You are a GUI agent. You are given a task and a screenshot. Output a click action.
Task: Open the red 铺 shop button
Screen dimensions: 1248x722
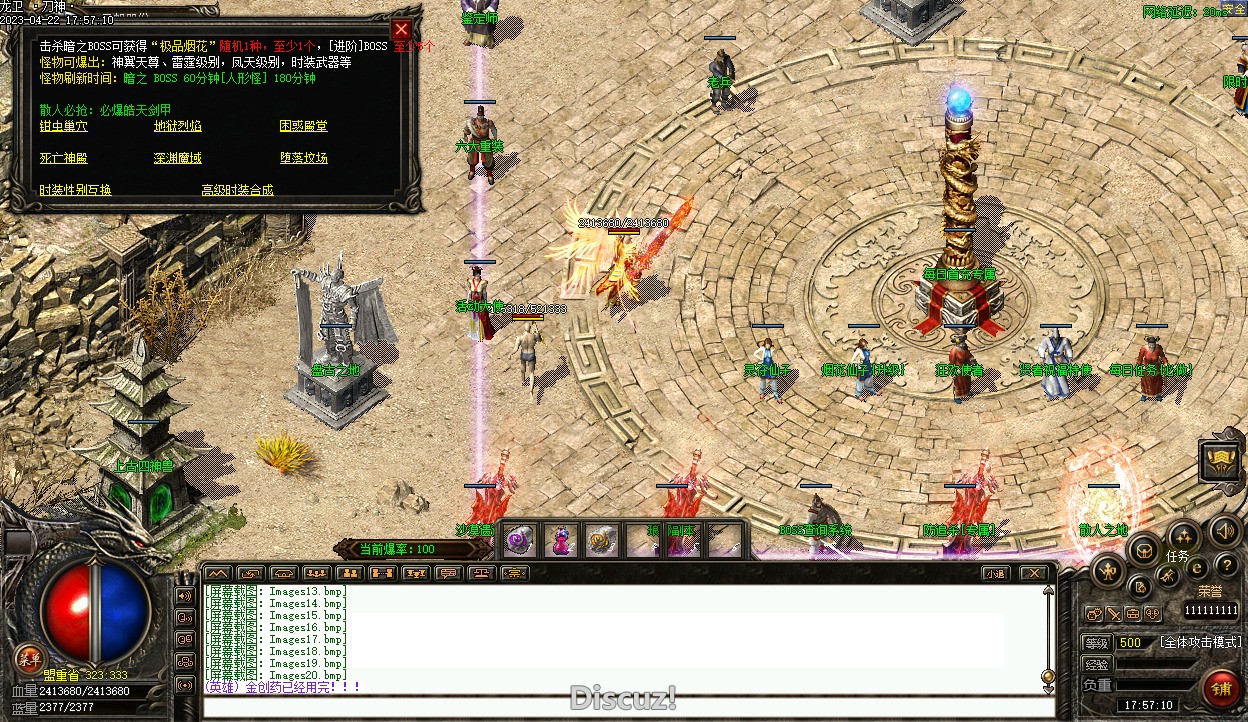tap(1220, 688)
